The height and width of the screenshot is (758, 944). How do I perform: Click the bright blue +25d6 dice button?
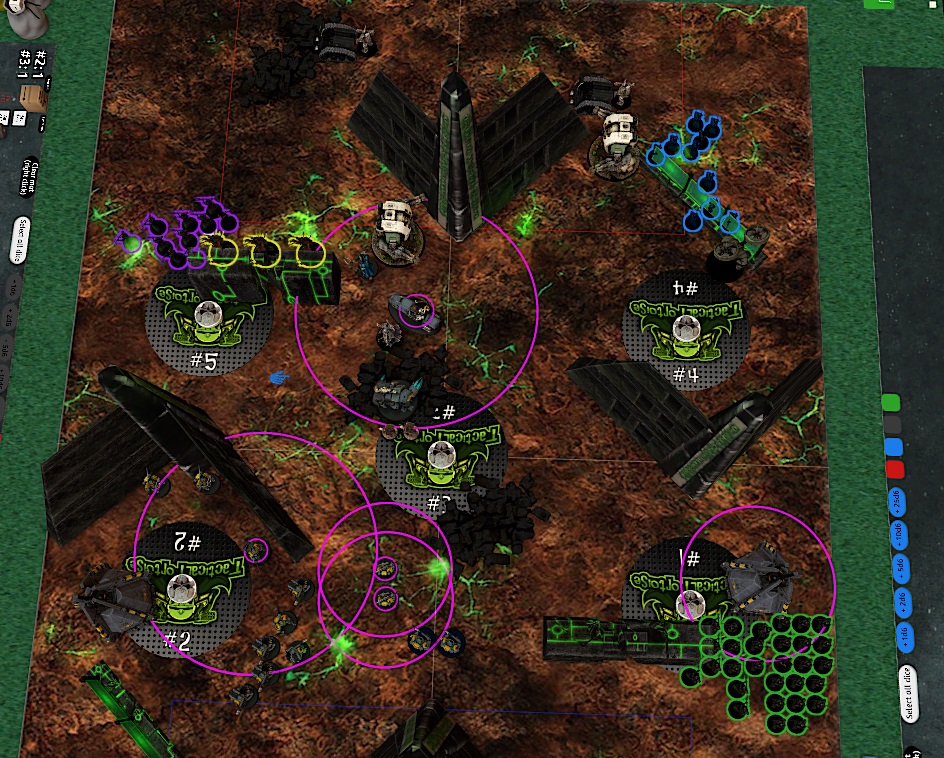pyautogui.click(x=896, y=499)
